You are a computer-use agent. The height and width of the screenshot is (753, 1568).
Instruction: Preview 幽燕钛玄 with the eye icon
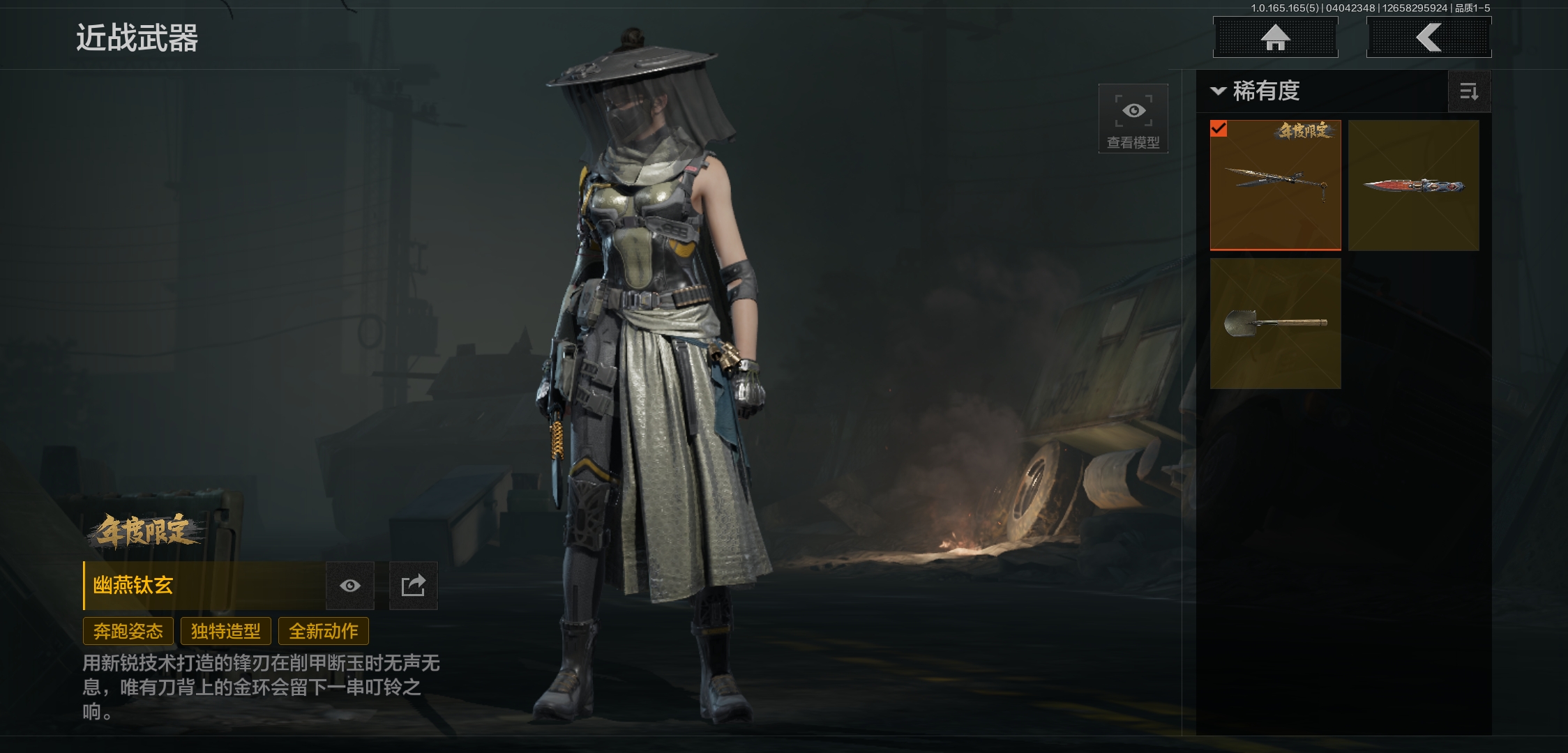(350, 586)
